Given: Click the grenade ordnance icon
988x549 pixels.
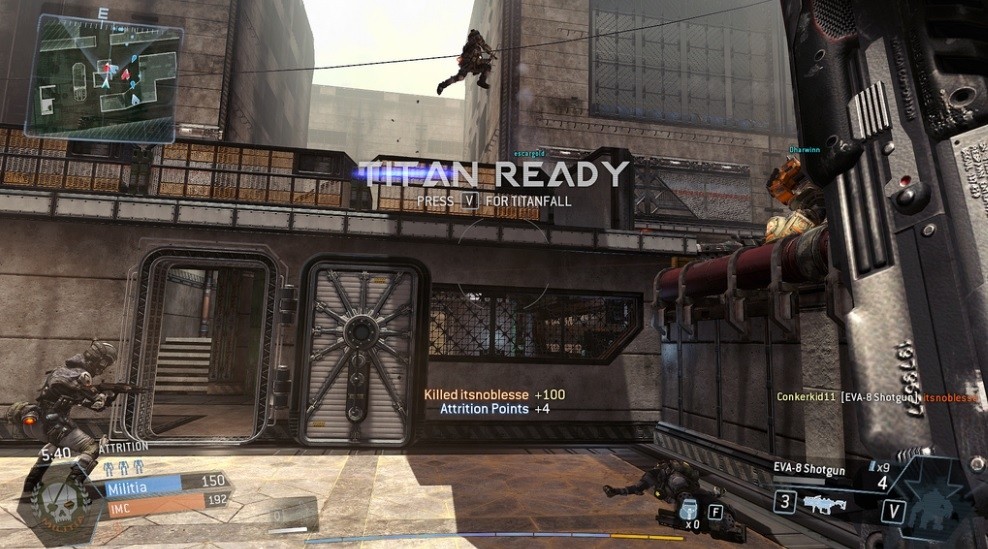Looking at the screenshot, I should tap(687, 506).
